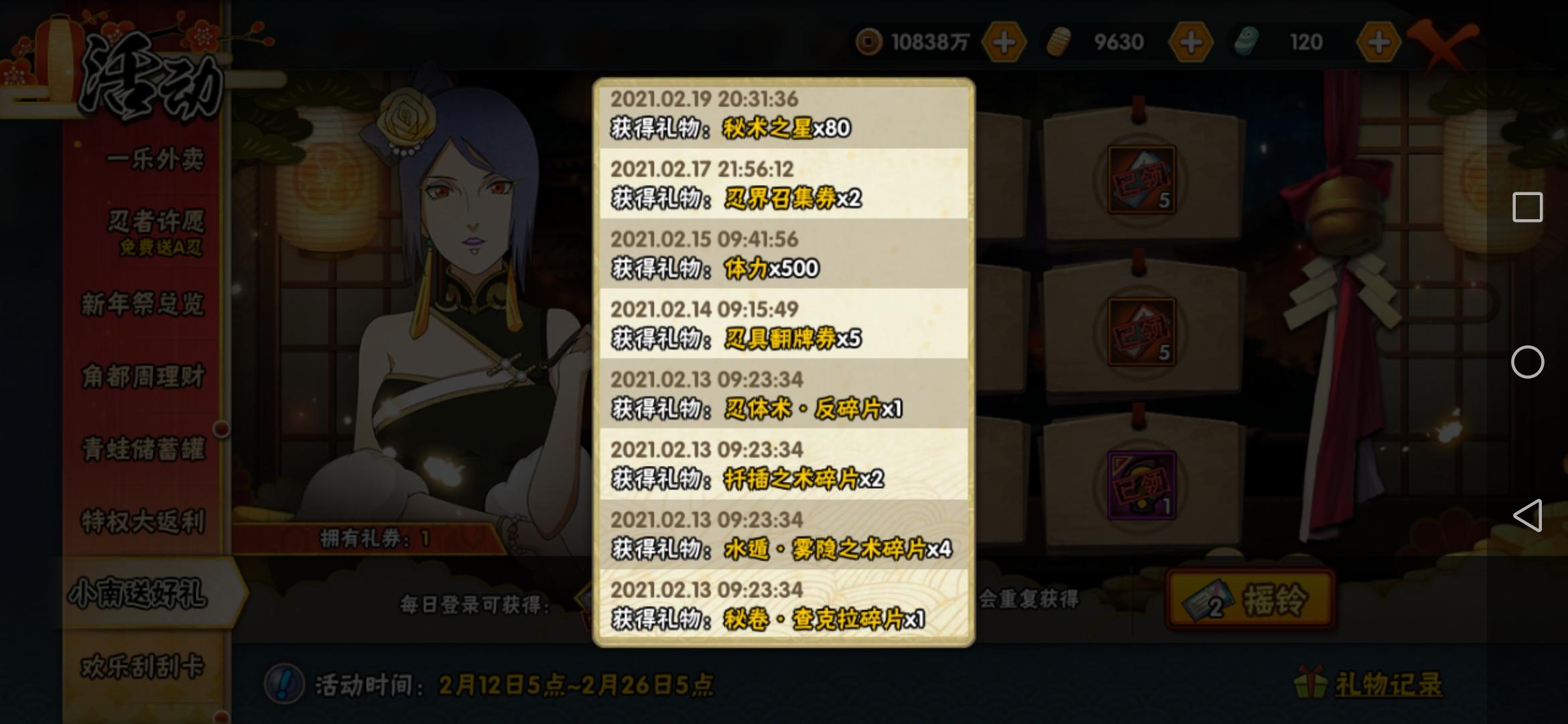Click the Android home circle button
This screenshot has width=1568, height=724.
pyautogui.click(x=1528, y=362)
